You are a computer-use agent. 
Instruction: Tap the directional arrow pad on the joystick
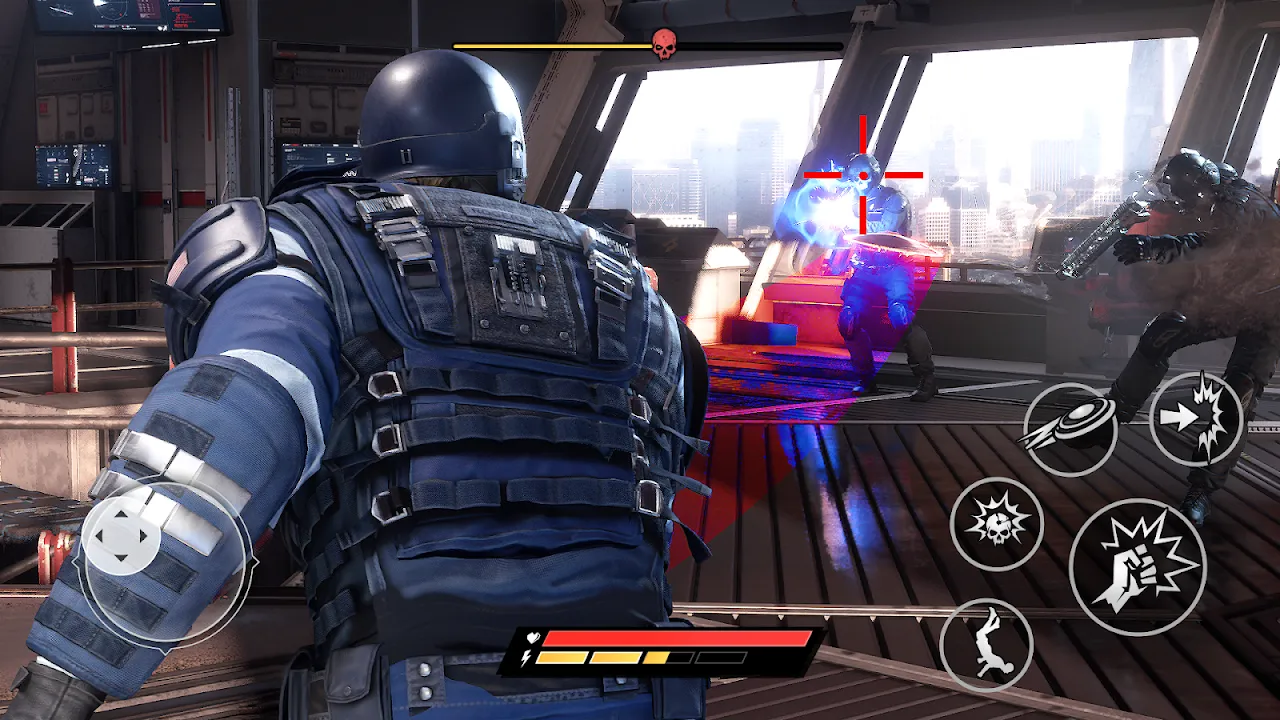pyautogui.click(x=123, y=534)
